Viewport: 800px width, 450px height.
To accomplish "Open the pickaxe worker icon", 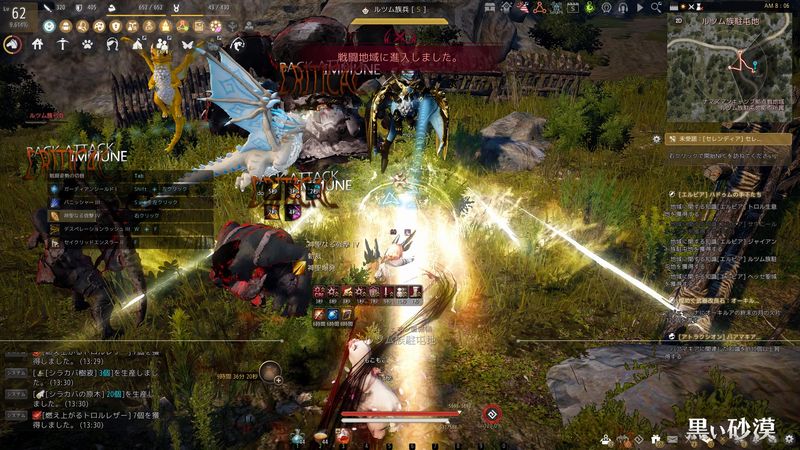I will [62, 44].
